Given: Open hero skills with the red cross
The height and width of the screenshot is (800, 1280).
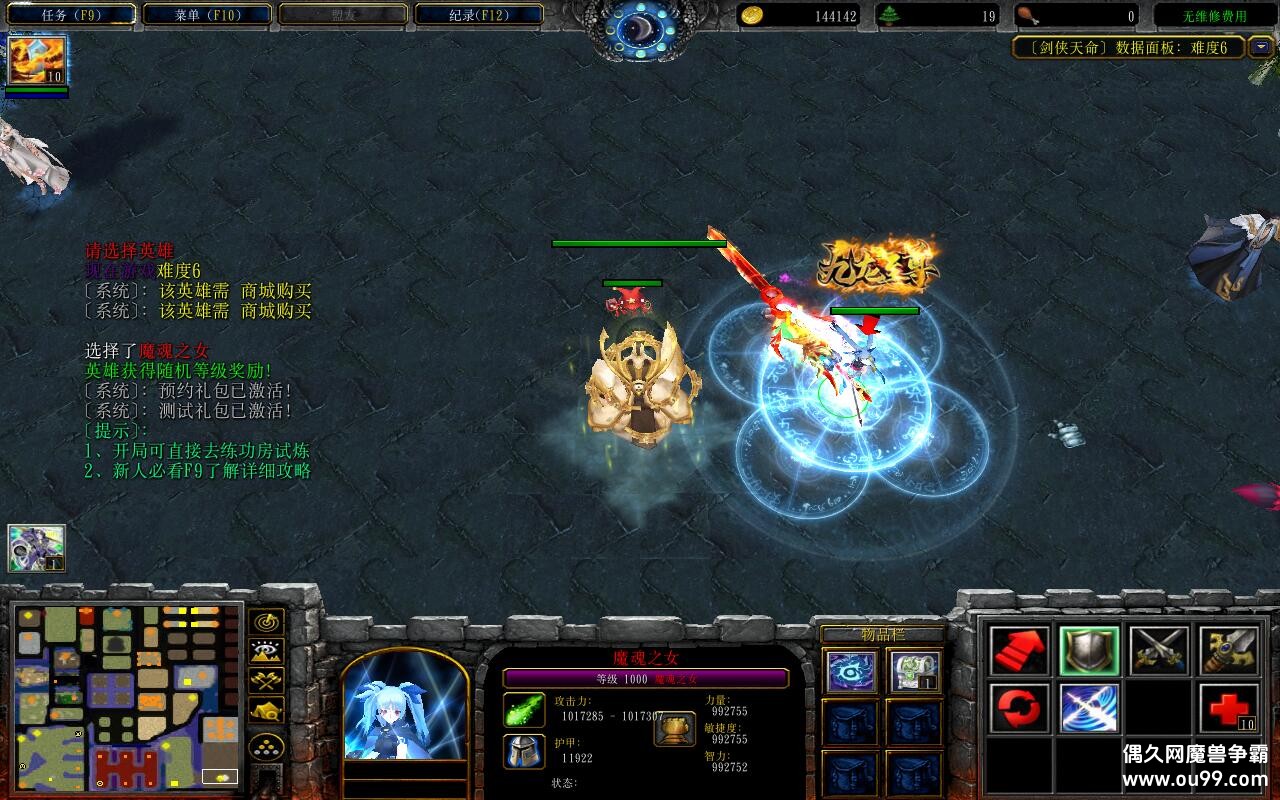Looking at the screenshot, I should pos(1229,708).
